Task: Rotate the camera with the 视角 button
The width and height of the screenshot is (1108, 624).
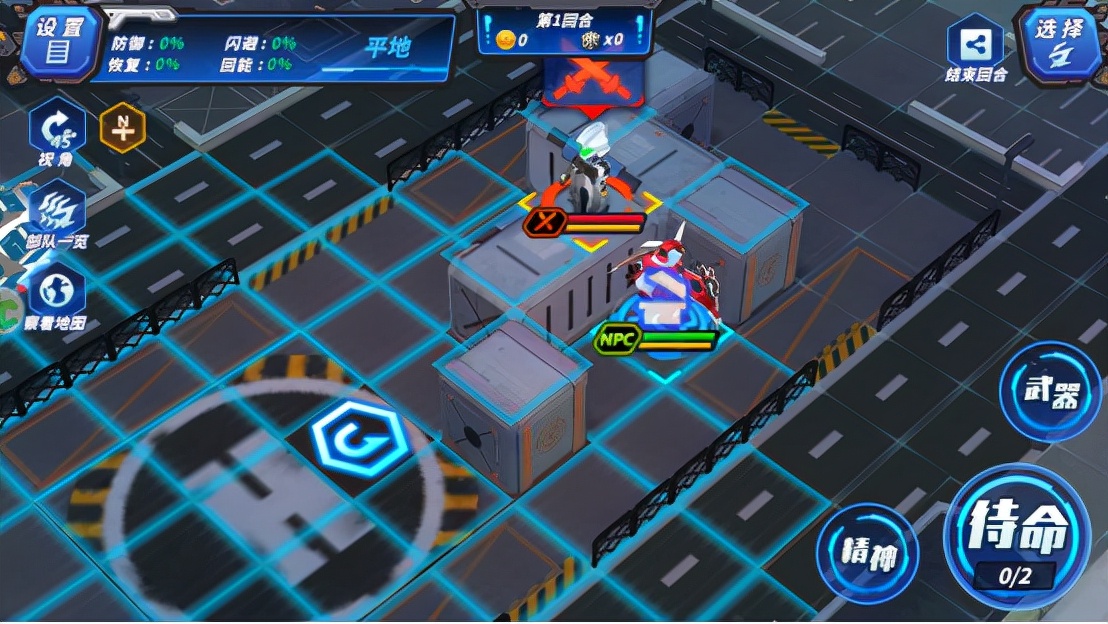Action: pyautogui.click(x=57, y=131)
